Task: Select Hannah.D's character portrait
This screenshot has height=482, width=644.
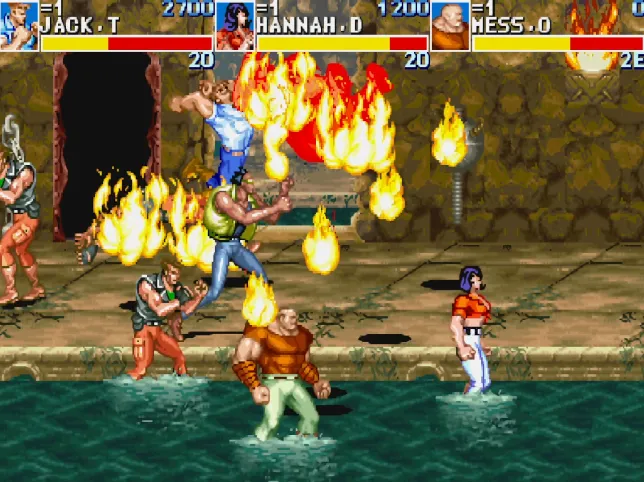Action: click(x=235, y=25)
